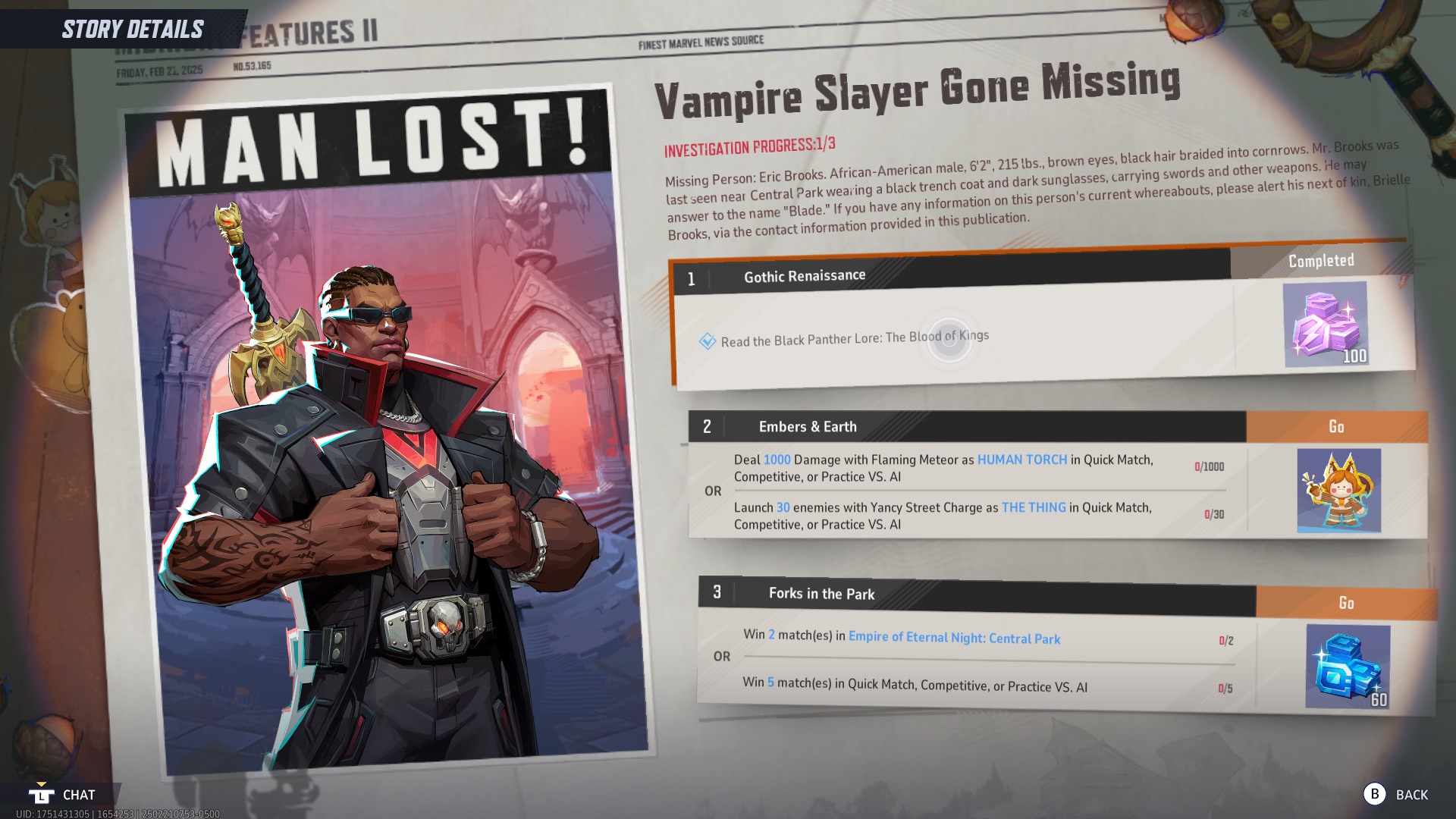The height and width of the screenshot is (819, 1456).
Task: Click the number 3 badge on Forks in the Park
Action: click(x=716, y=594)
